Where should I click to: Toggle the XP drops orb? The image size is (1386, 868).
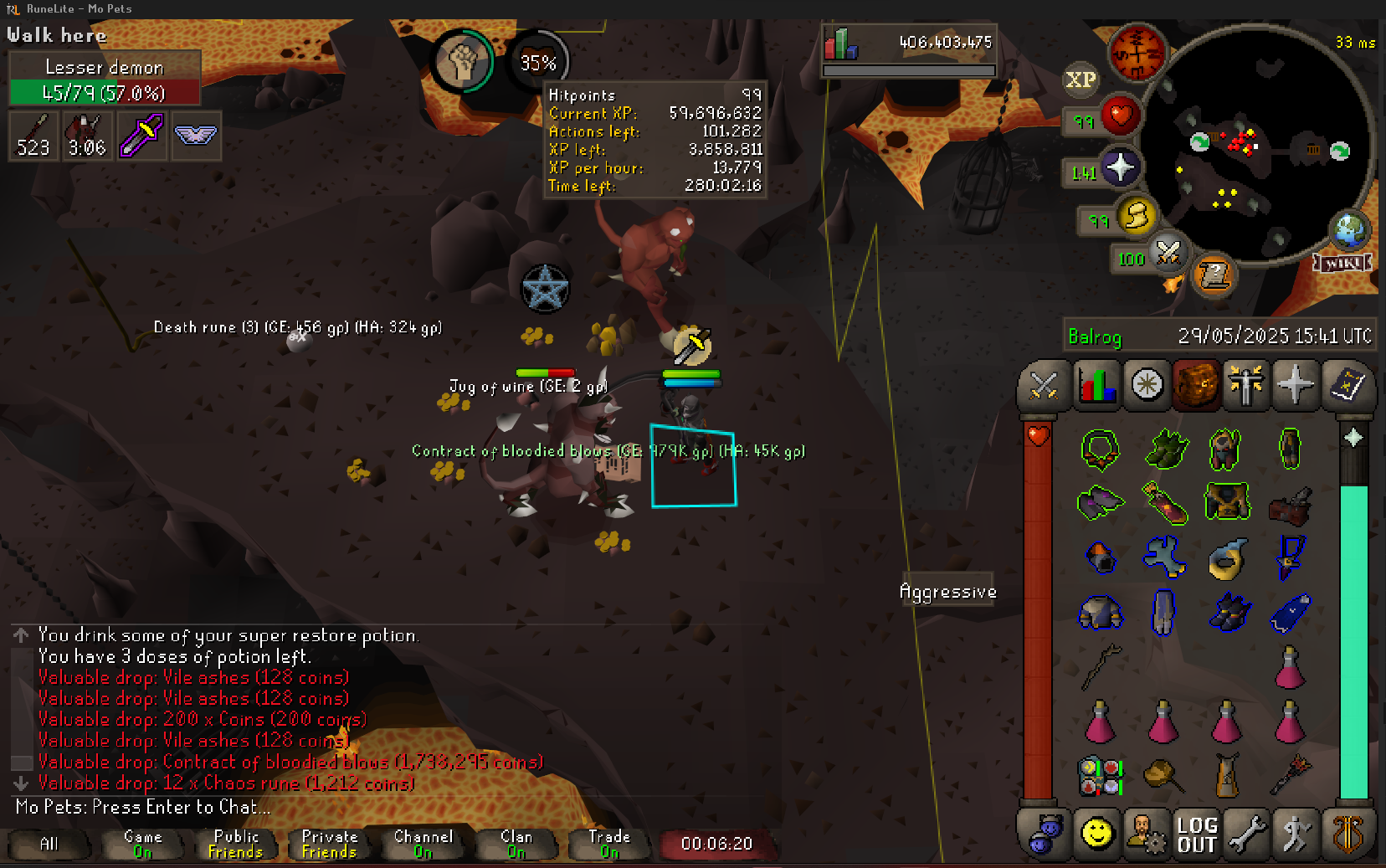[x=1080, y=80]
